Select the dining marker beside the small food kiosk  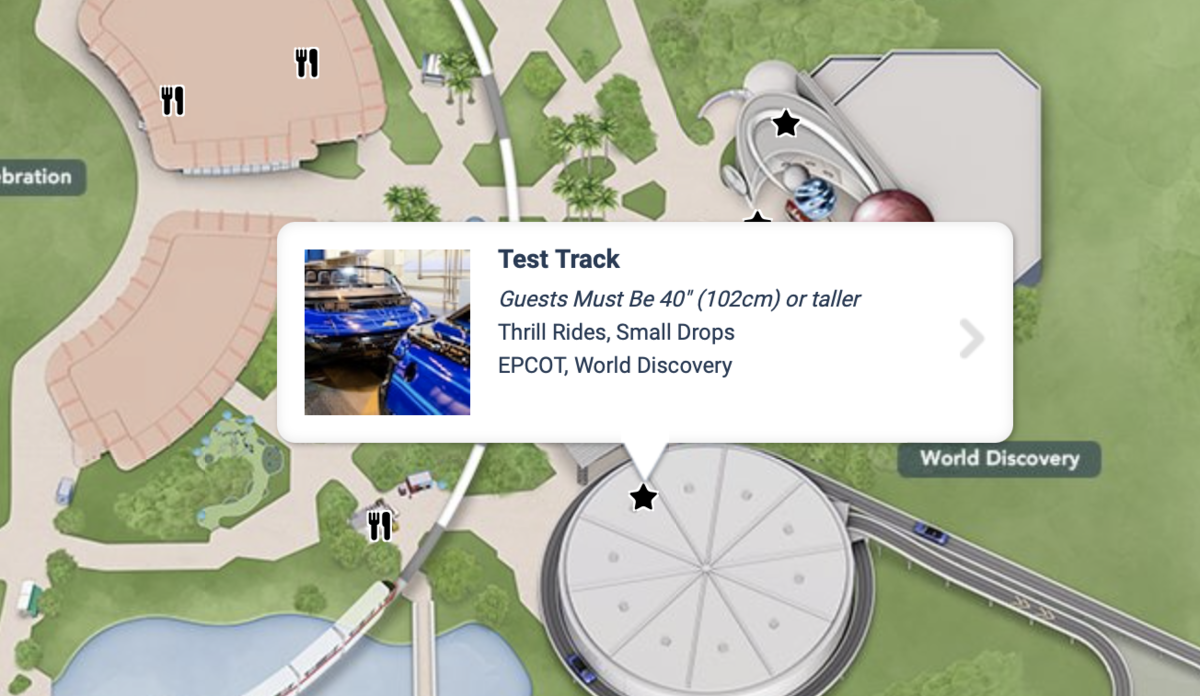click(x=379, y=525)
